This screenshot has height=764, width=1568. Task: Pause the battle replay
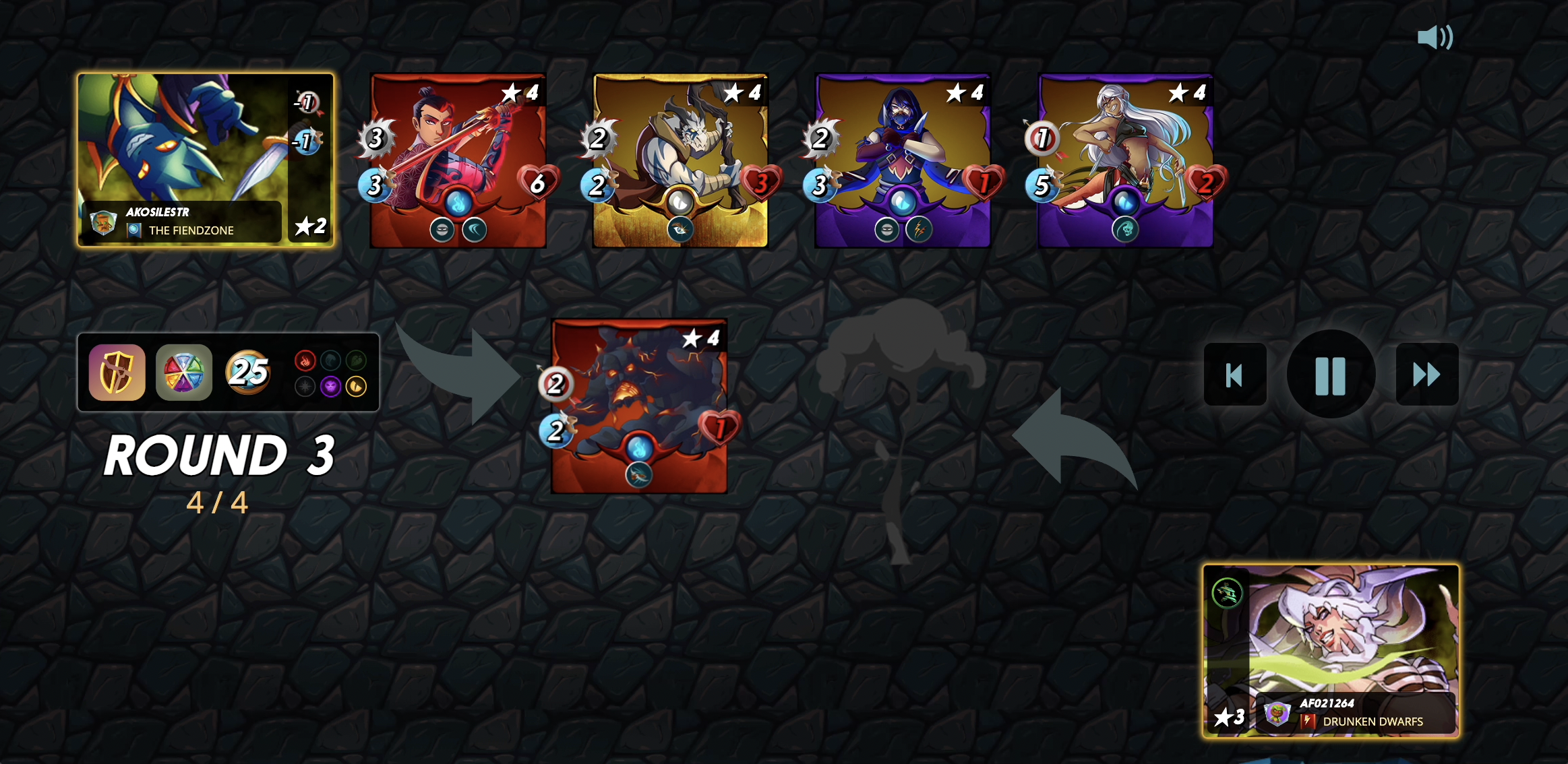point(1330,375)
